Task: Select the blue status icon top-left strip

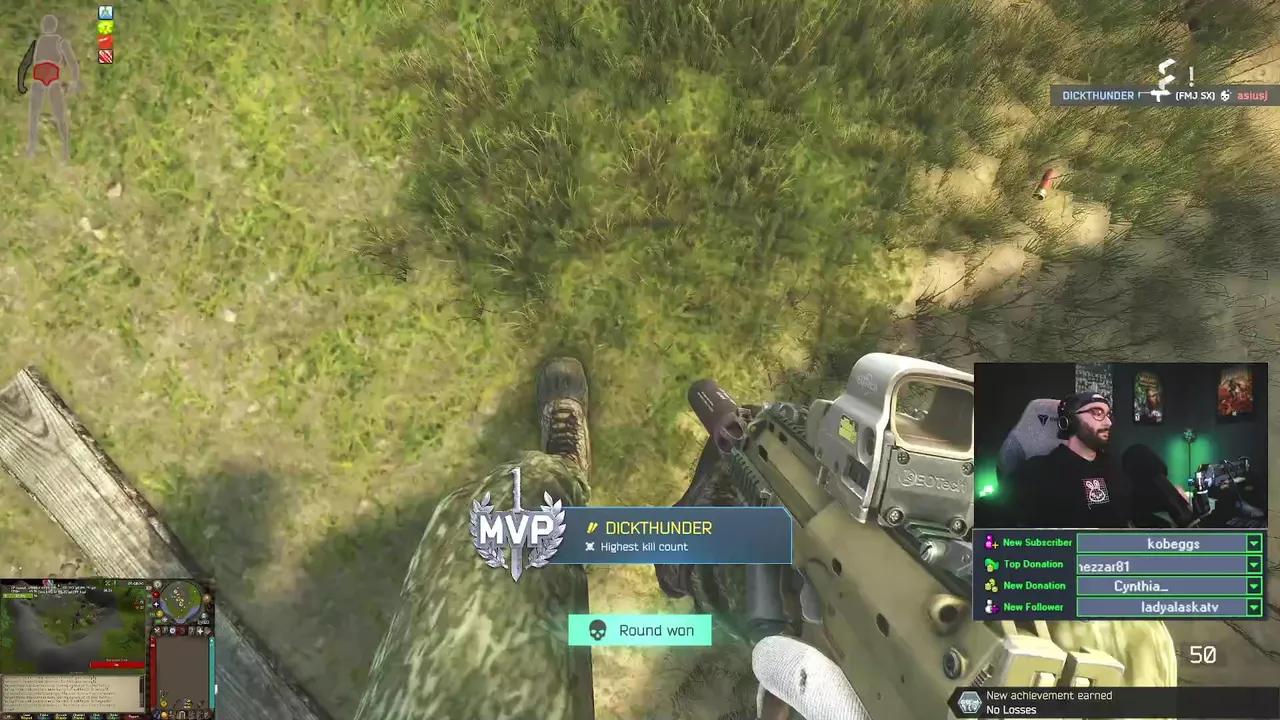Action: (x=106, y=12)
